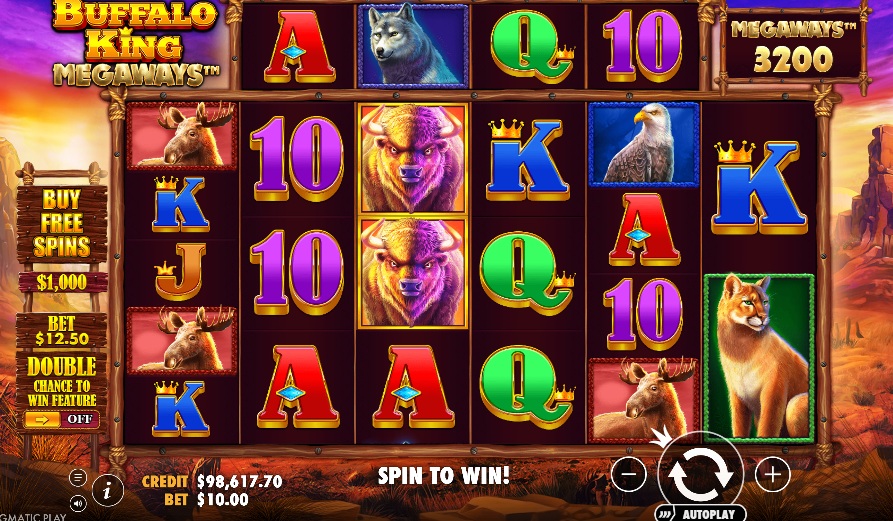Image resolution: width=893 pixels, height=521 pixels.
Task: Spin the reels with the circular arrows button
Action: [x=700, y=474]
